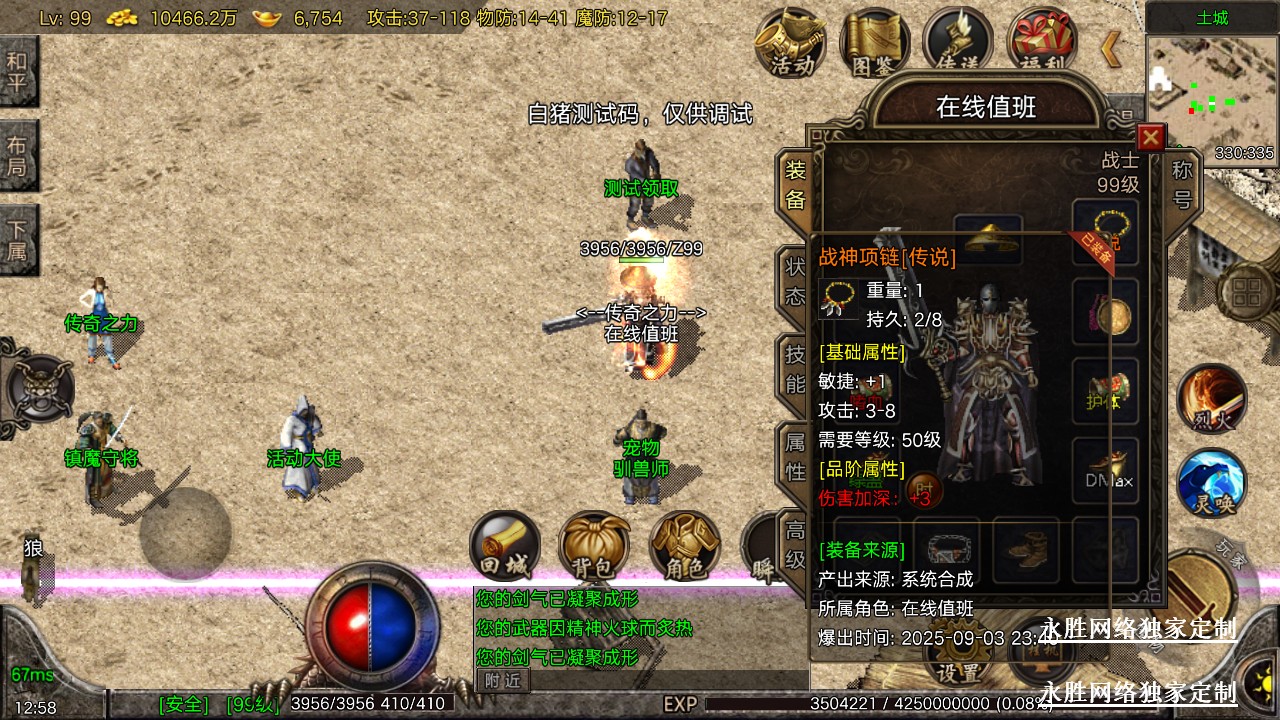The width and height of the screenshot is (1280, 720).
Task: Close the character equipment panel
Action: tap(1151, 137)
